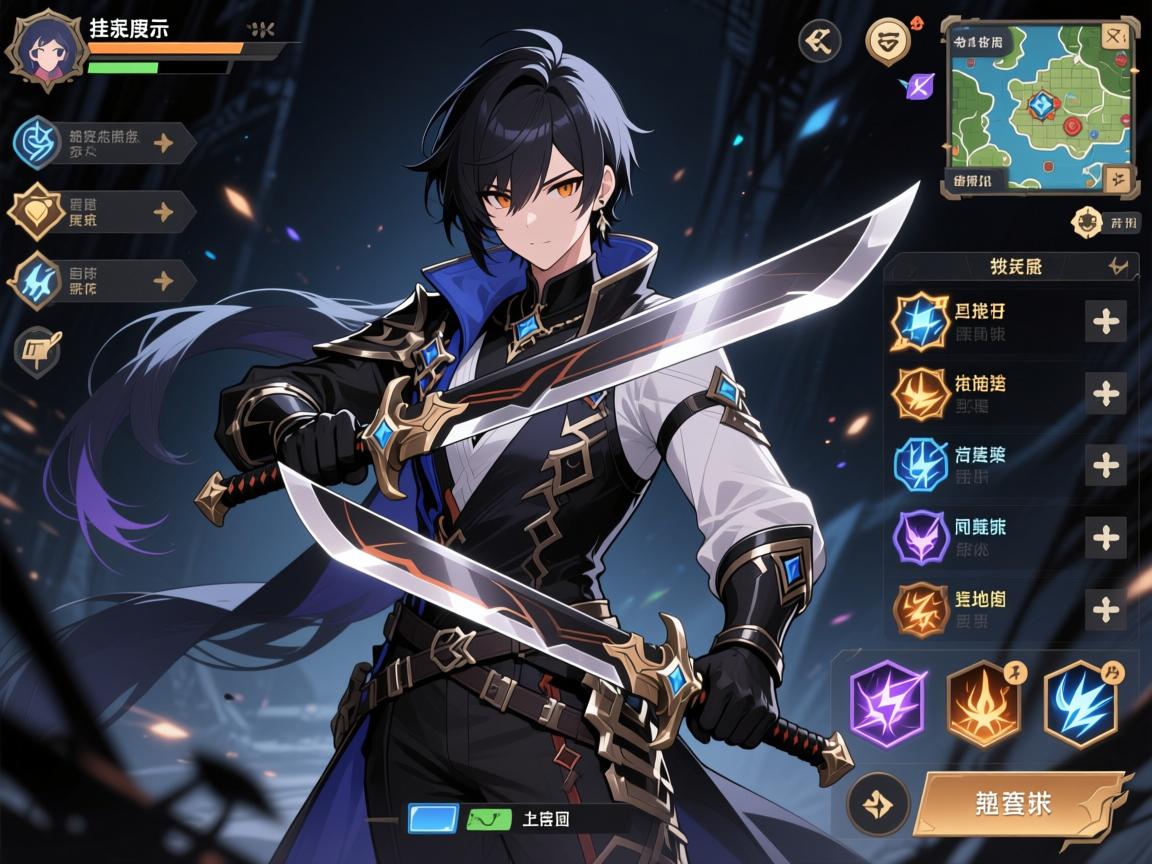This screenshot has height=864, width=1152.
Task: Click the blue rectangle button at bottom
Action: point(433,819)
